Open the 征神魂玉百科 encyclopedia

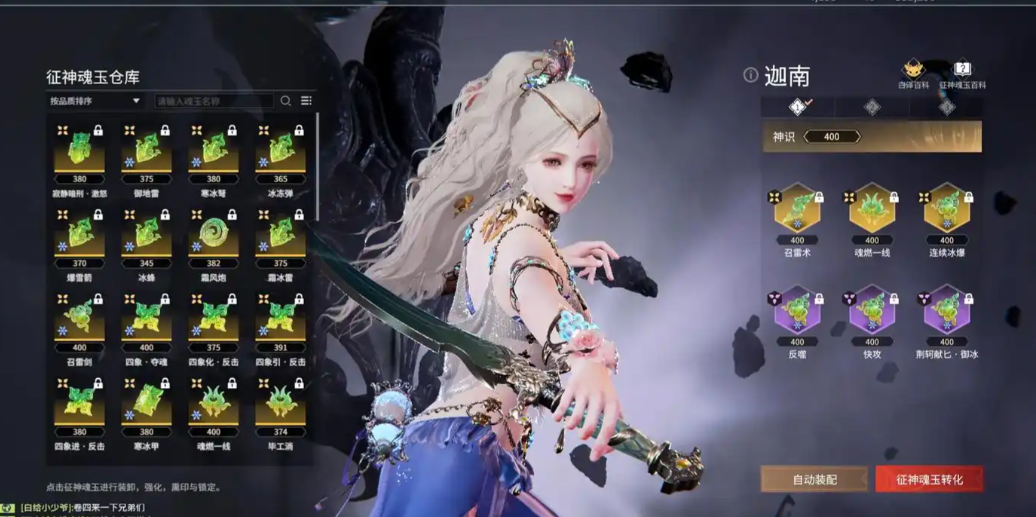tap(961, 74)
